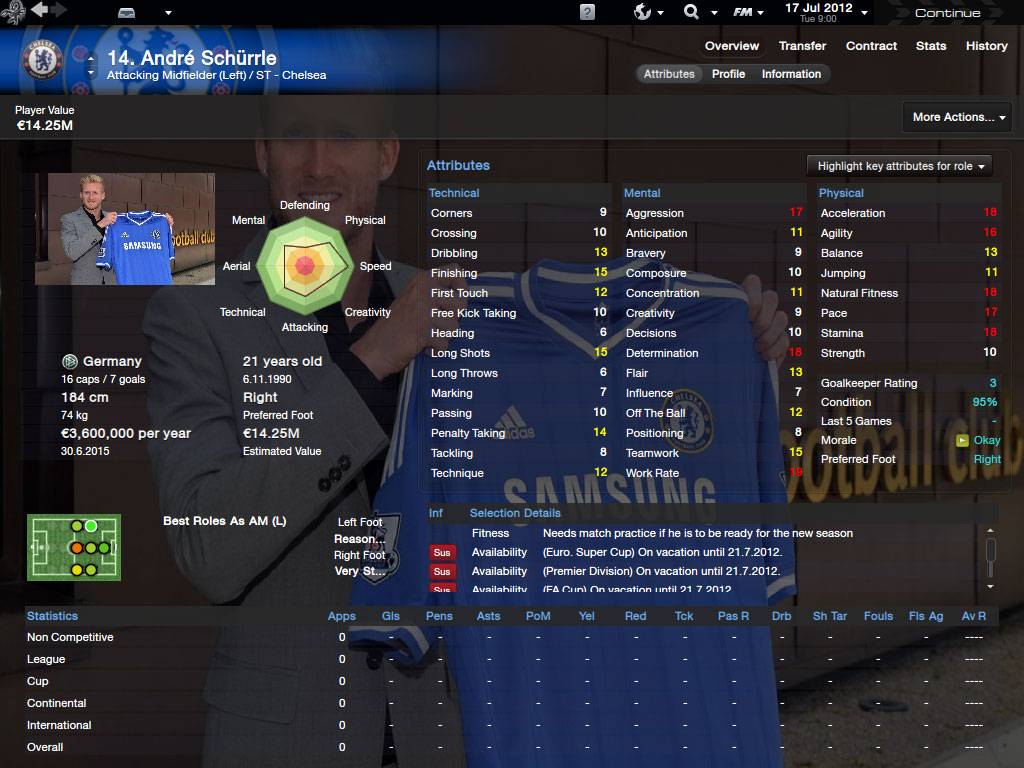
Task: Click the pitch position diagram
Action: point(74,548)
